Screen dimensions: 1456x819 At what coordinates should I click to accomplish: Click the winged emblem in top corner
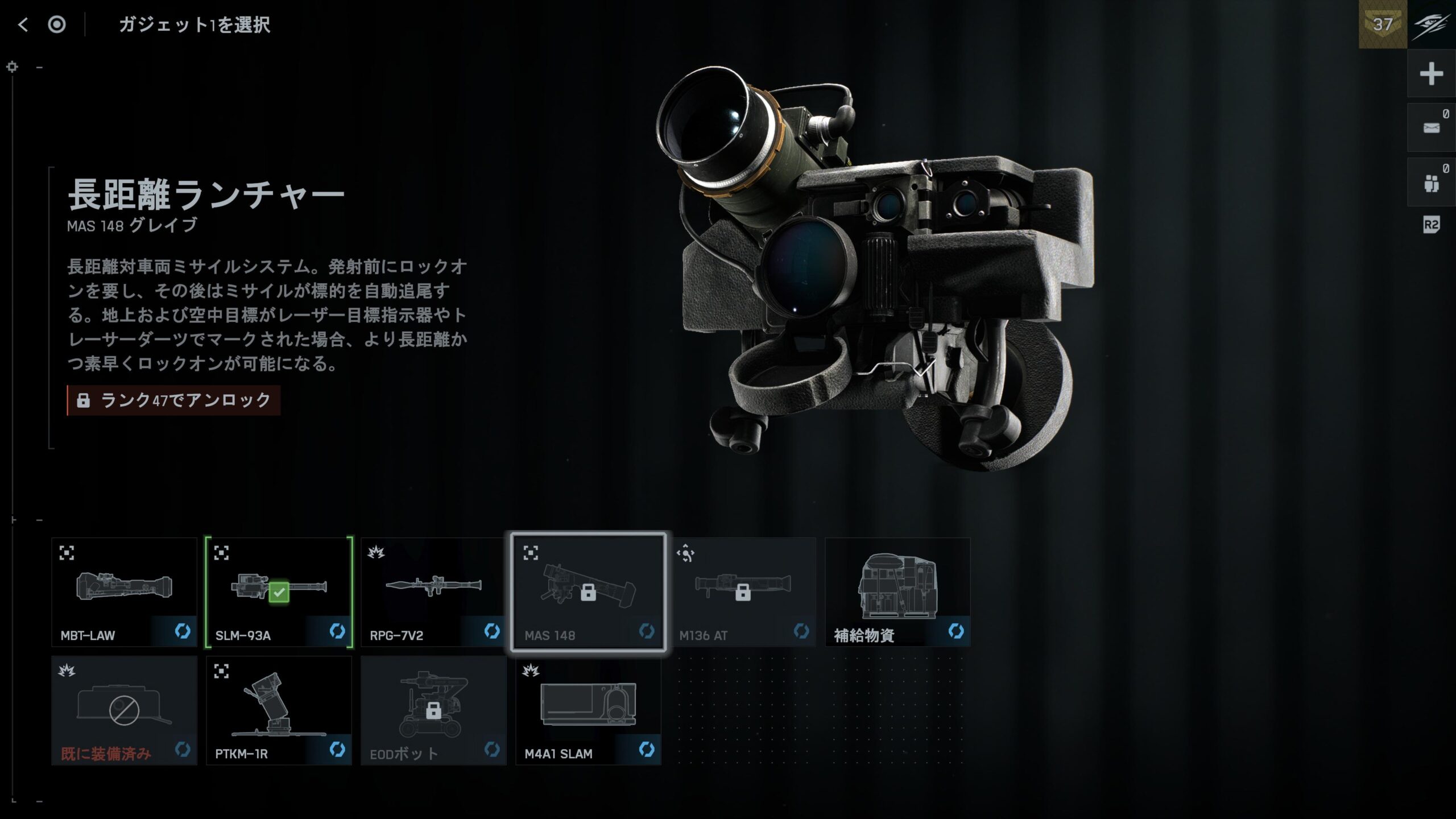(x=1432, y=24)
